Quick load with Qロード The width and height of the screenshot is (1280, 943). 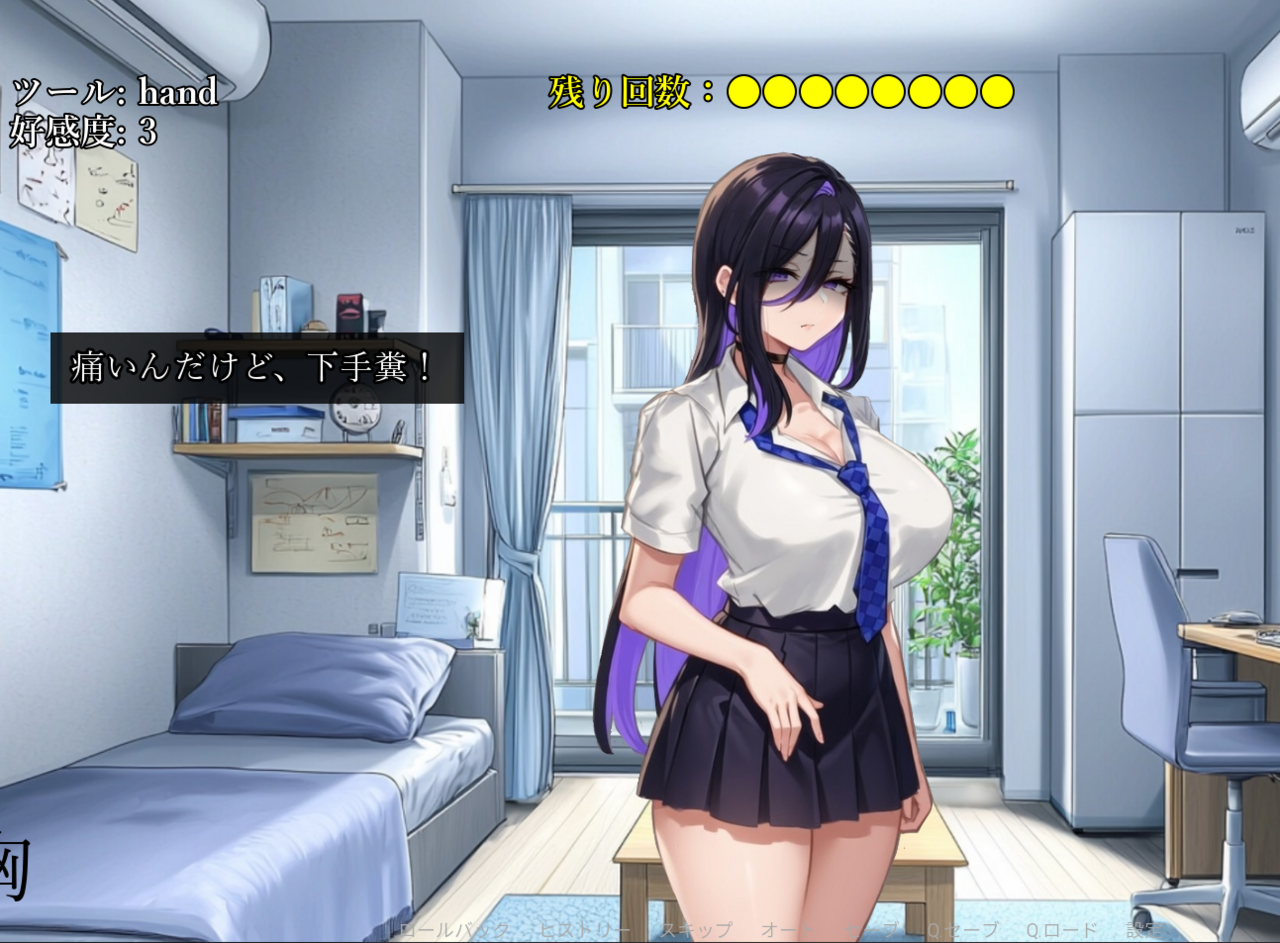click(x=1059, y=931)
